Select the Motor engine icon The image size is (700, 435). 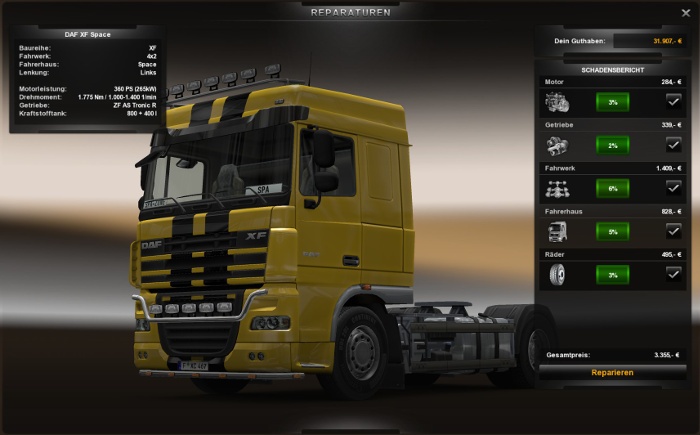click(x=557, y=101)
